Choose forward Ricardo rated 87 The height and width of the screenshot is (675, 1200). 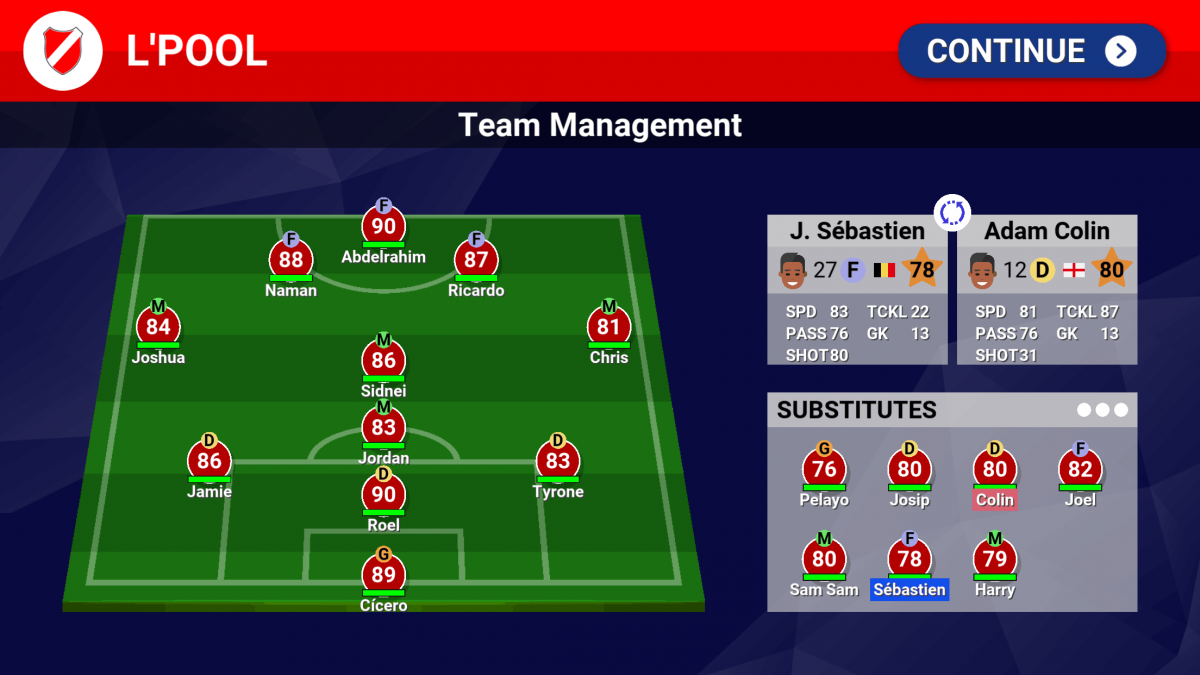click(476, 261)
